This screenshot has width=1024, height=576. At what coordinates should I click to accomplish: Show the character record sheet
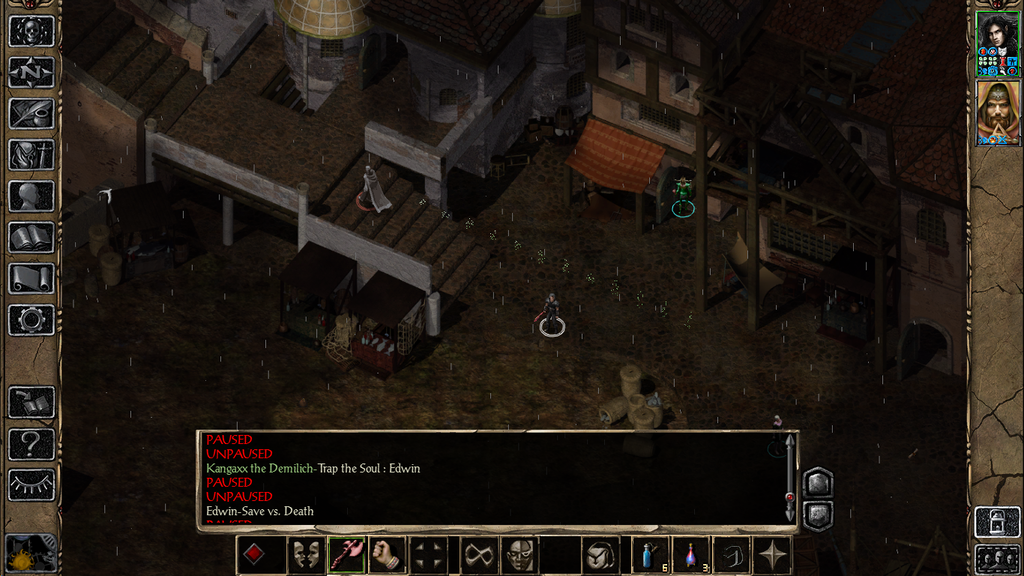31,196
